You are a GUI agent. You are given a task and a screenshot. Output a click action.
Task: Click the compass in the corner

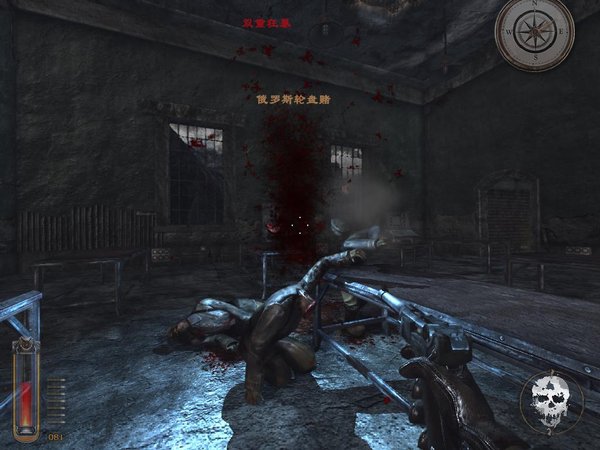pos(534,34)
